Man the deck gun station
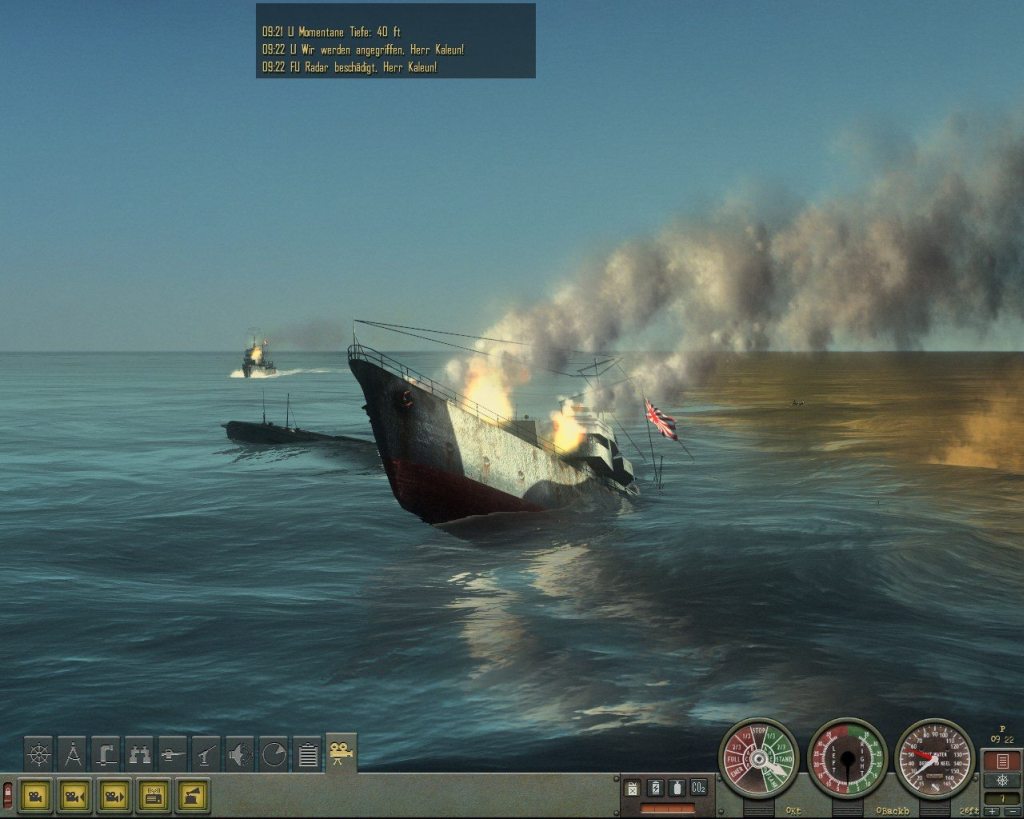Image resolution: width=1024 pixels, height=819 pixels. pos(173,754)
